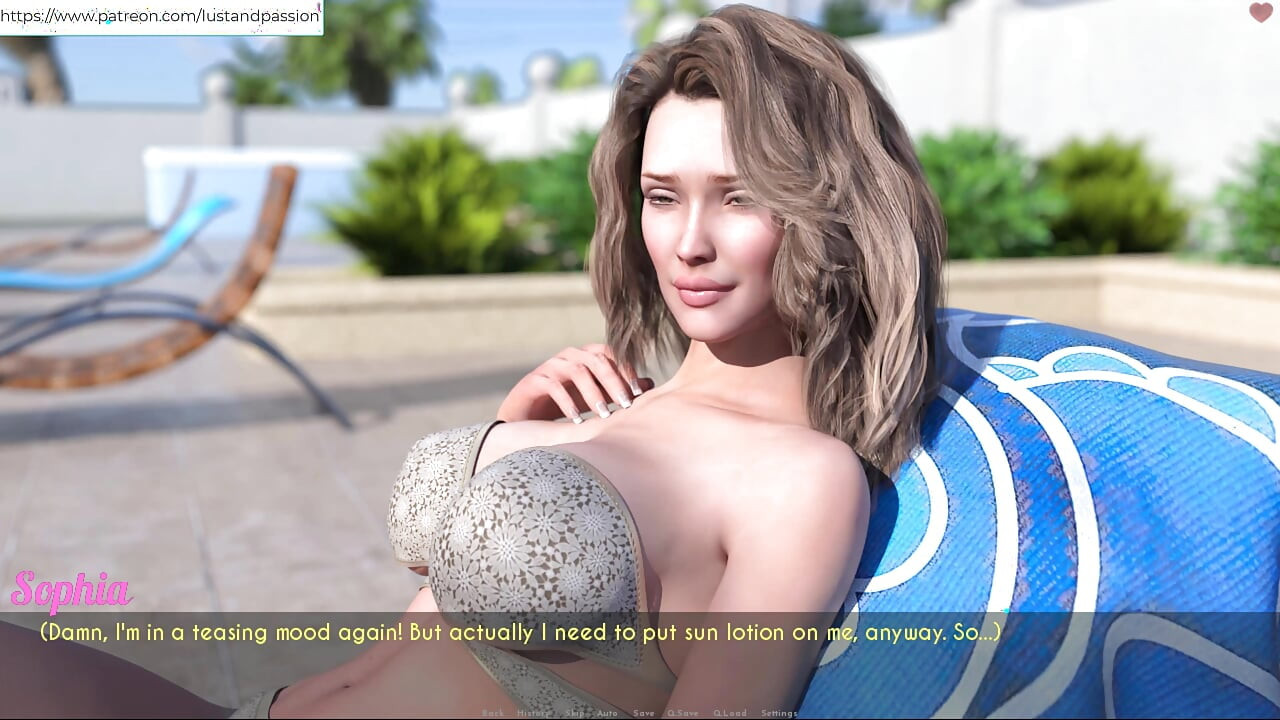Open the dialogue History log
The image size is (1280, 720).
click(x=533, y=713)
